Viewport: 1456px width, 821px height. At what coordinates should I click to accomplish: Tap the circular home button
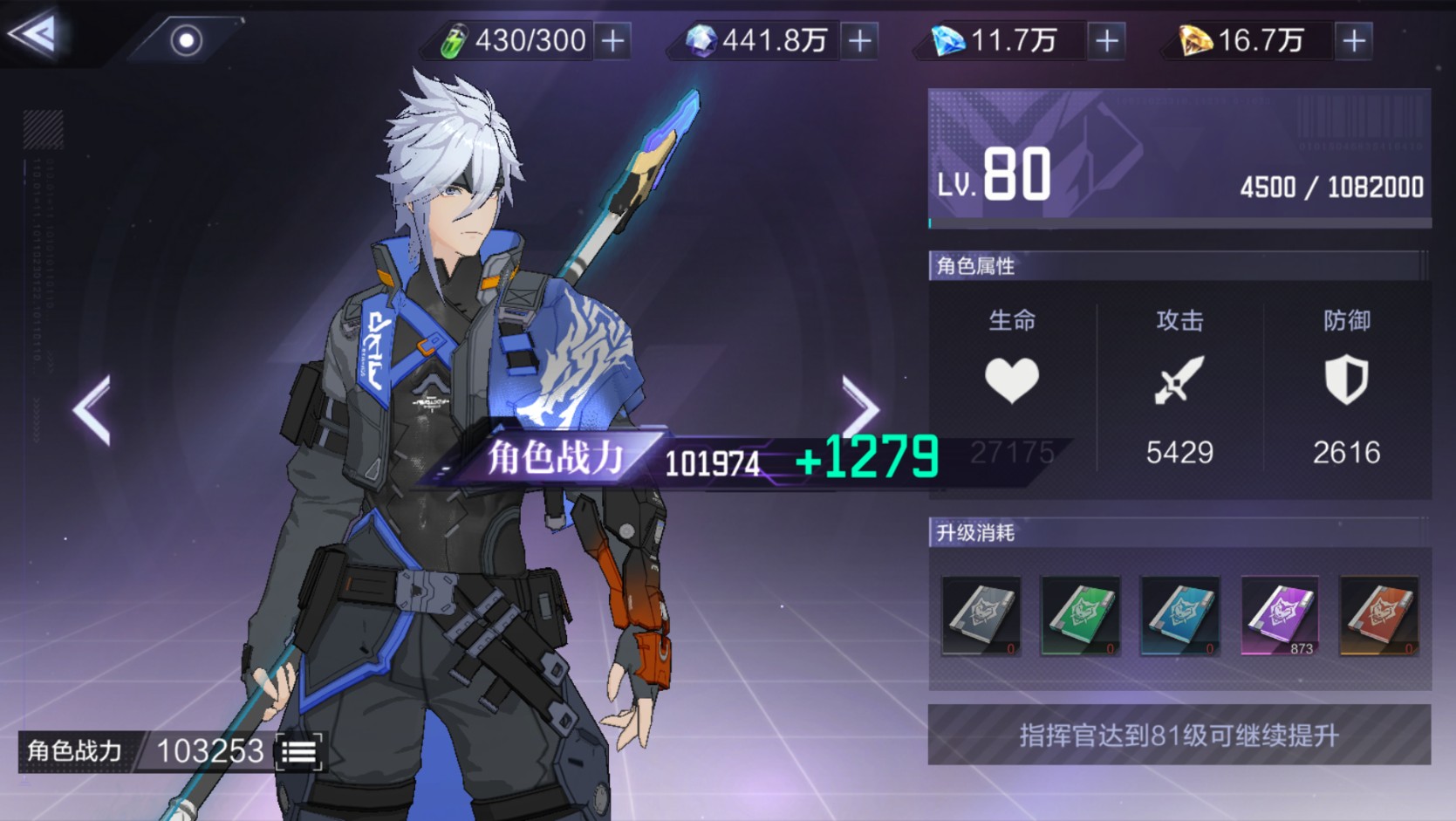tap(186, 40)
